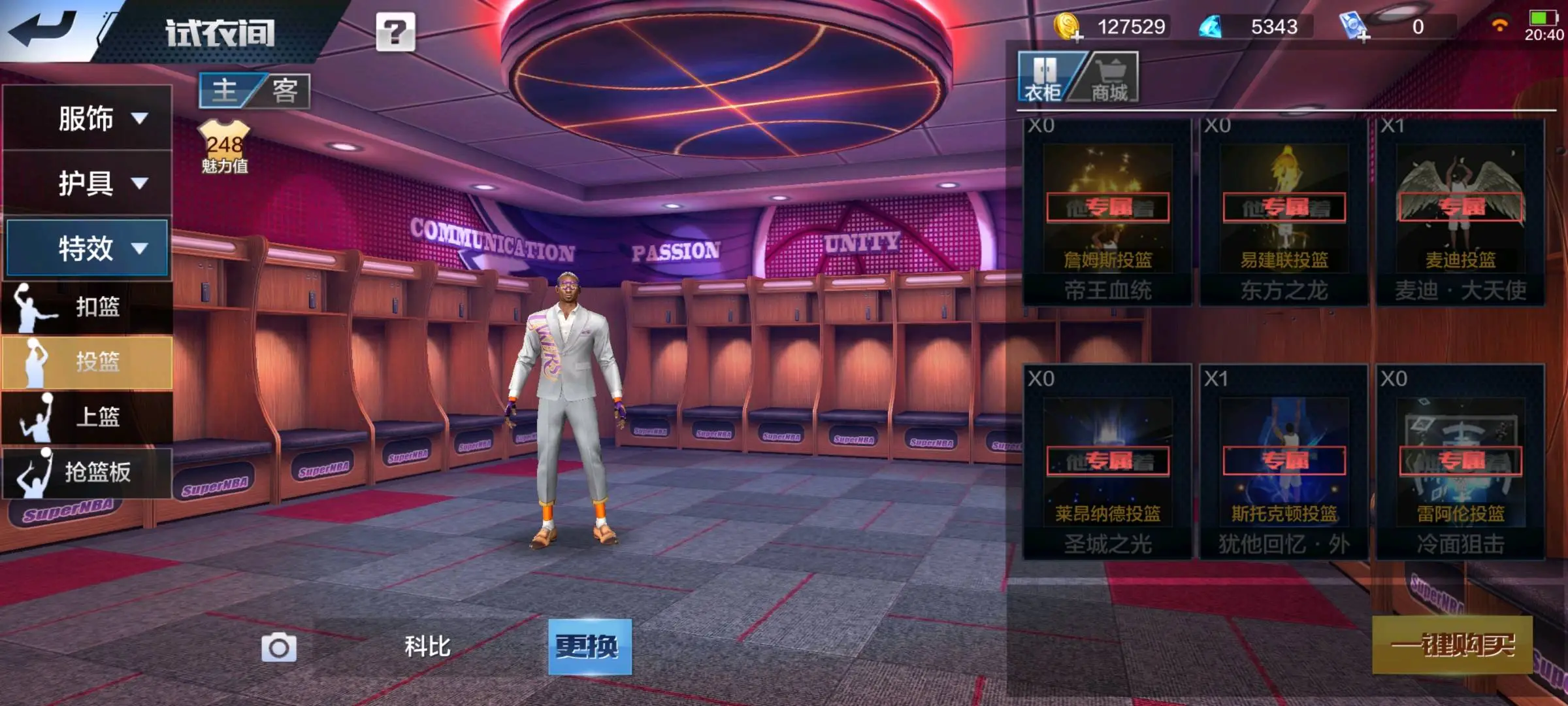This screenshot has height=706, width=1568.
Task: Open the question mark help button
Action: click(395, 31)
